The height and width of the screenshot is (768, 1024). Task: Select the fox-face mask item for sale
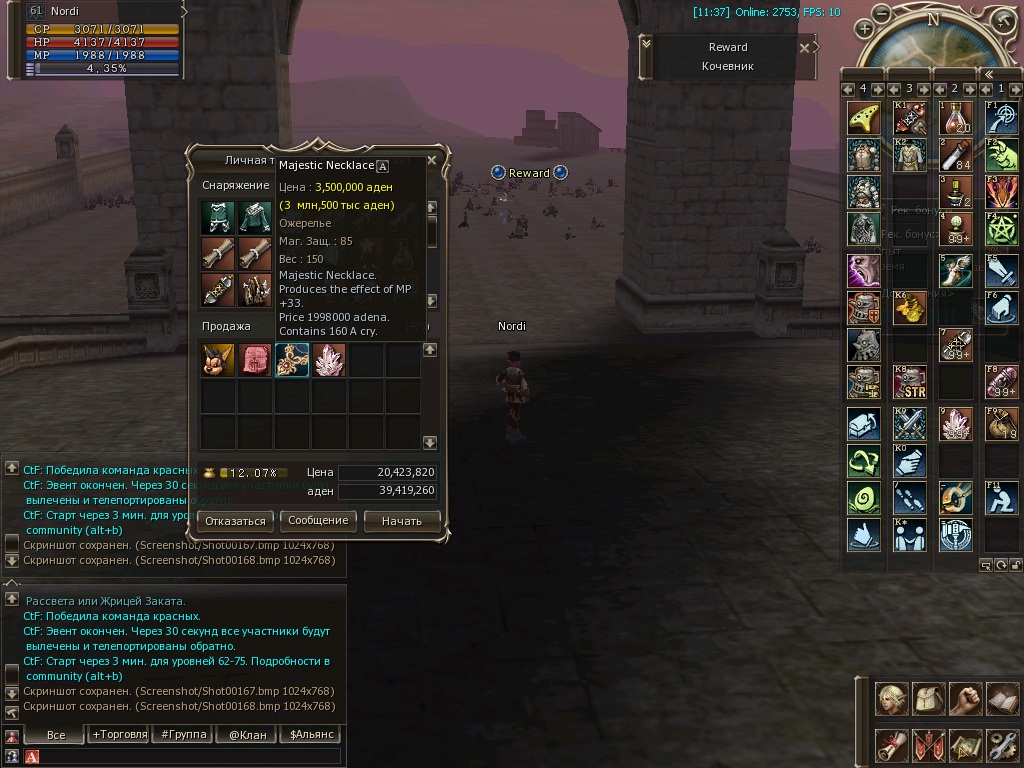tap(218, 360)
